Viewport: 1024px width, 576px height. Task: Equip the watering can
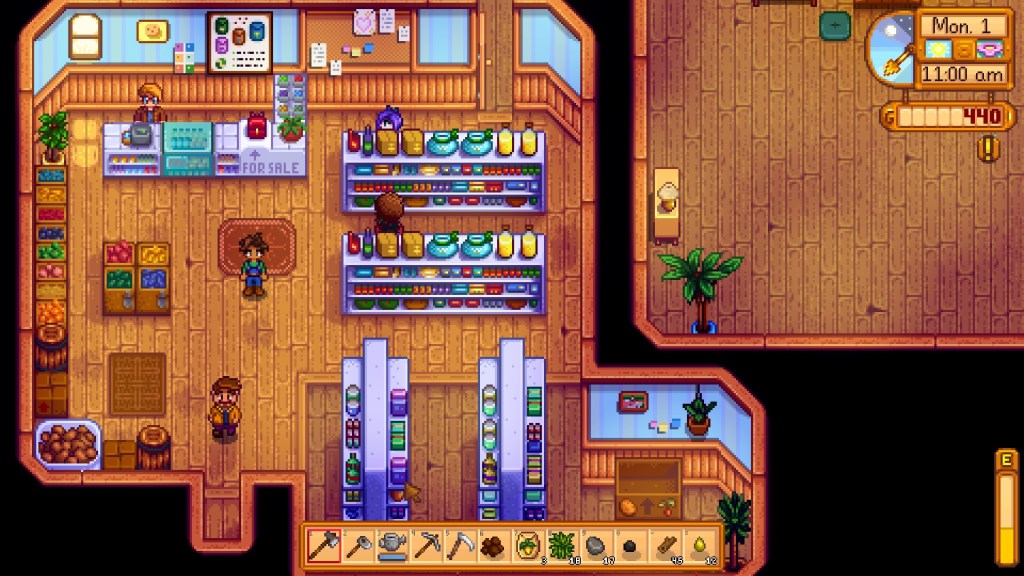(x=392, y=546)
